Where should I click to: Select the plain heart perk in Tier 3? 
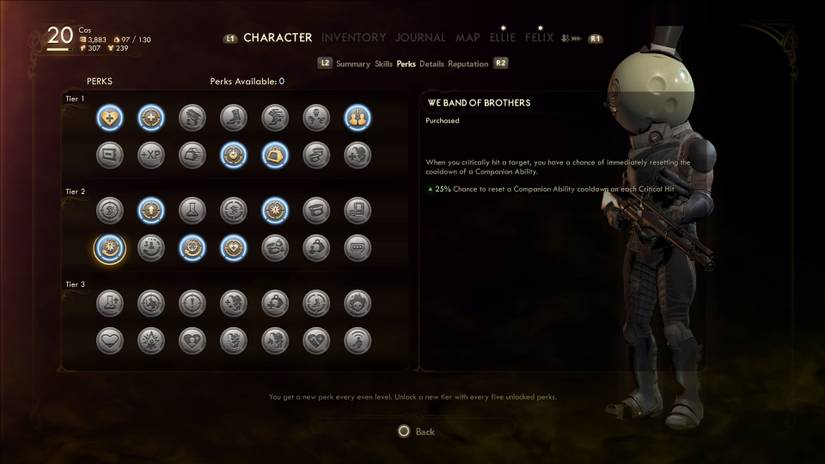point(110,340)
